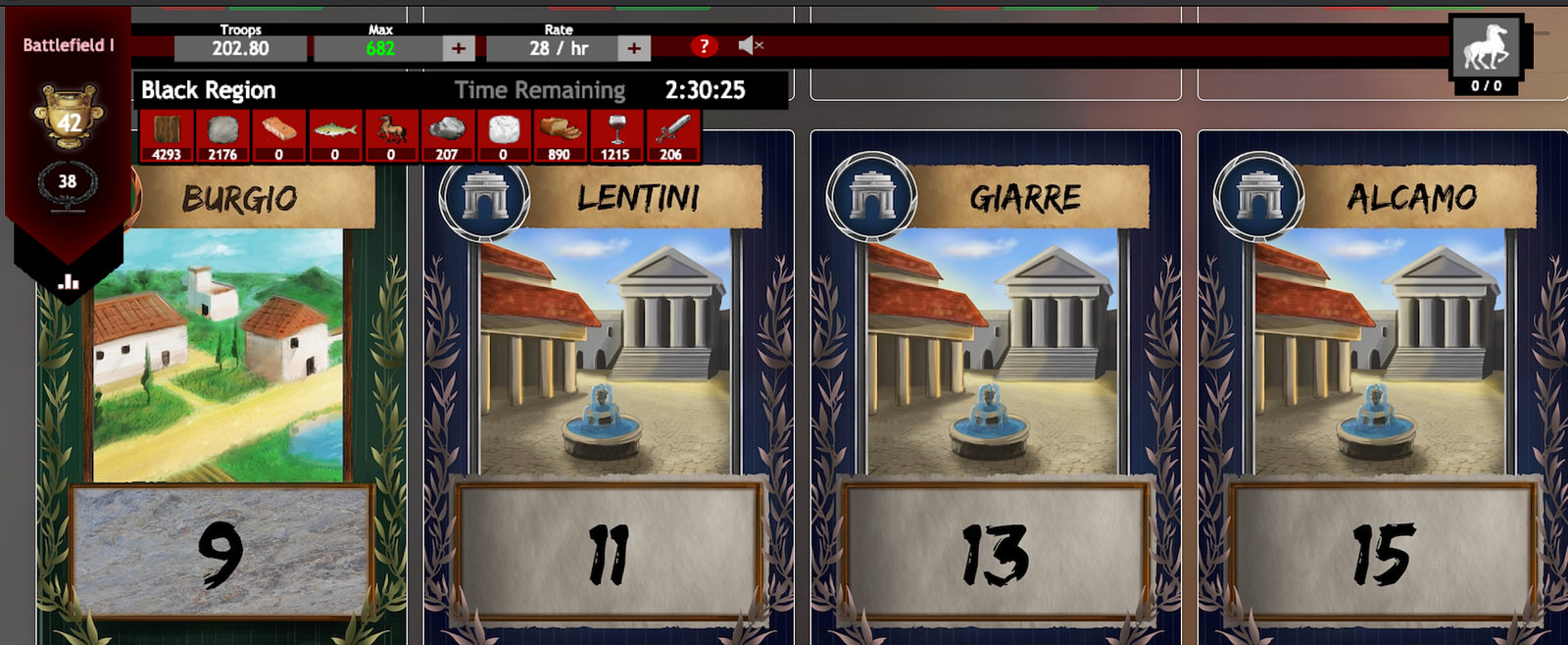
Task: Open help via the red question mark
Action: 704,46
